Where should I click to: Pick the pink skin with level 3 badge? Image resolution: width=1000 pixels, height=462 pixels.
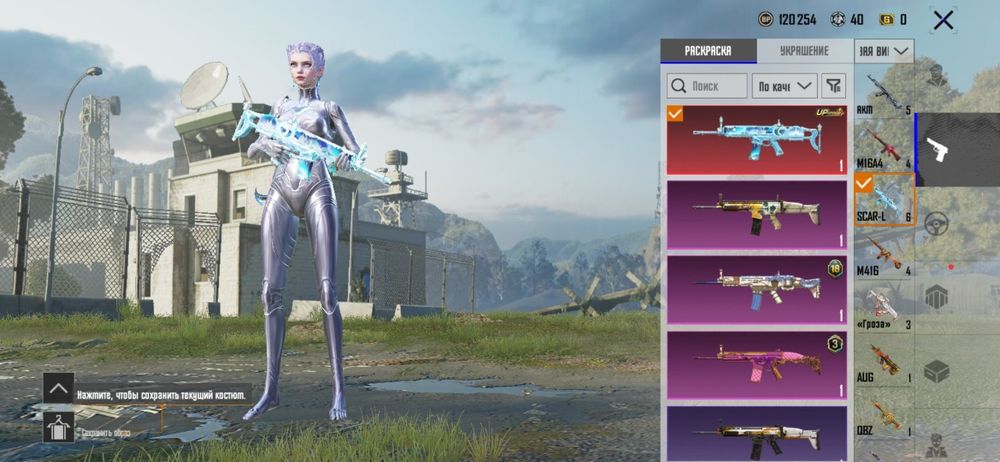[756, 363]
